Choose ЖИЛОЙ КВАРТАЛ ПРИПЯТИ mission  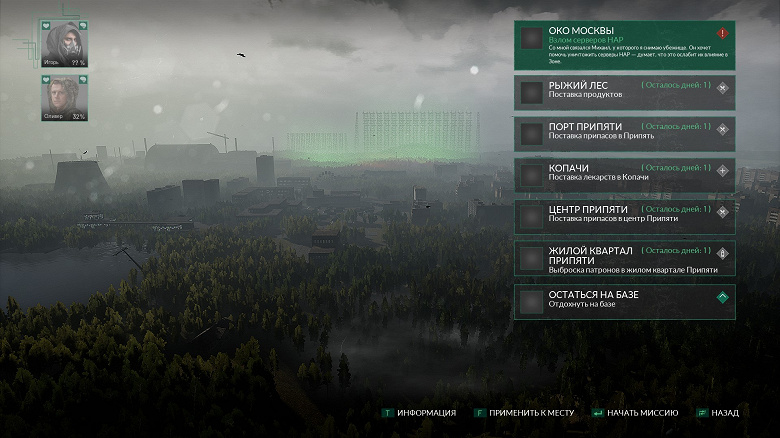coord(624,259)
